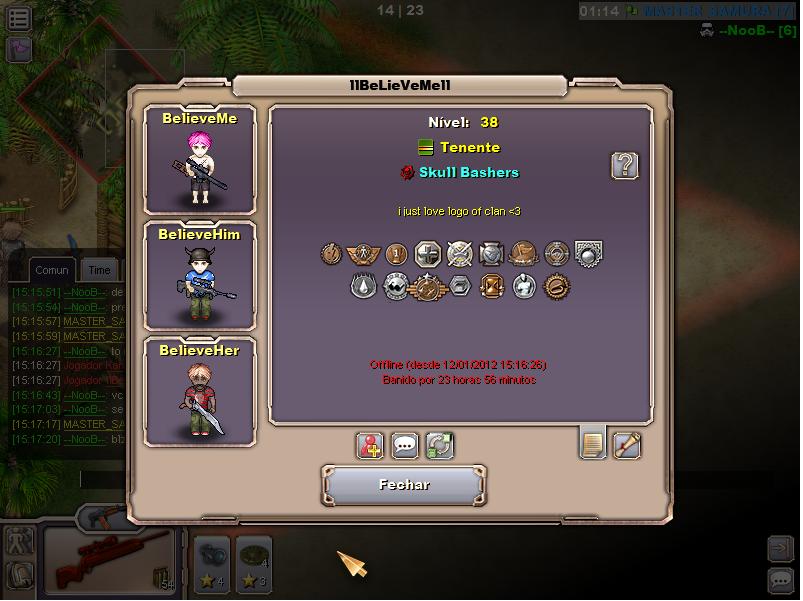The height and width of the screenshot is (601, 803).
Task: Choose the BelieveHim character portrait
Action: (x=199, y=275)
